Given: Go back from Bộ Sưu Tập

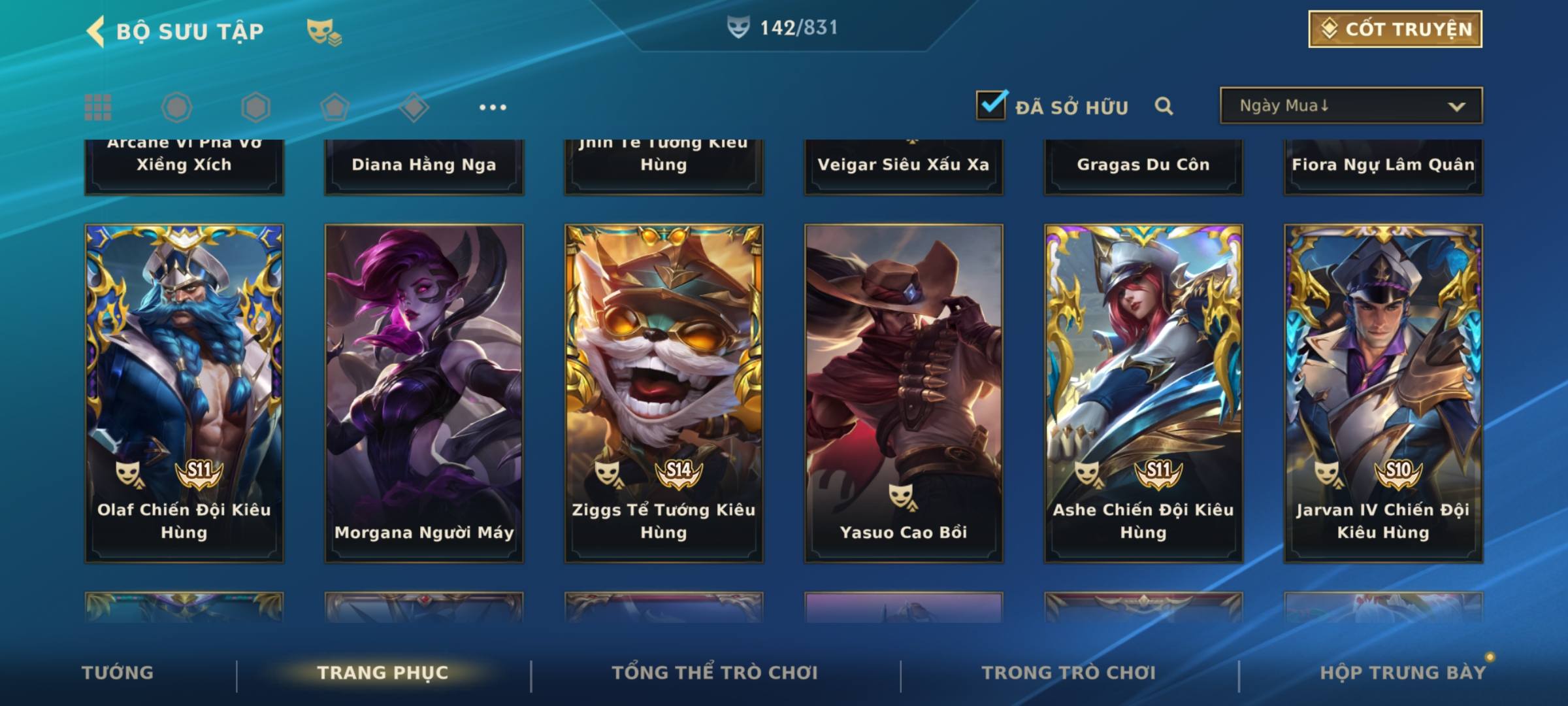Looking at the screenshot, I should tap(97, 31).
